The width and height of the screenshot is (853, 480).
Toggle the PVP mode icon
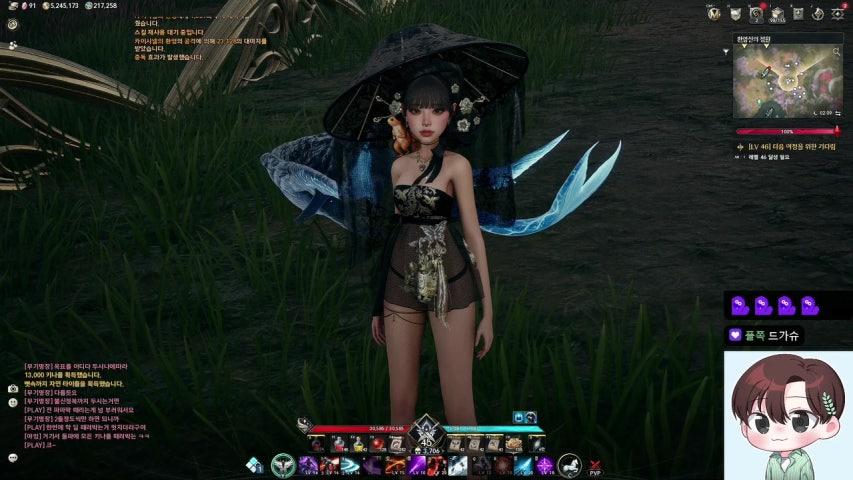point(596,466)
